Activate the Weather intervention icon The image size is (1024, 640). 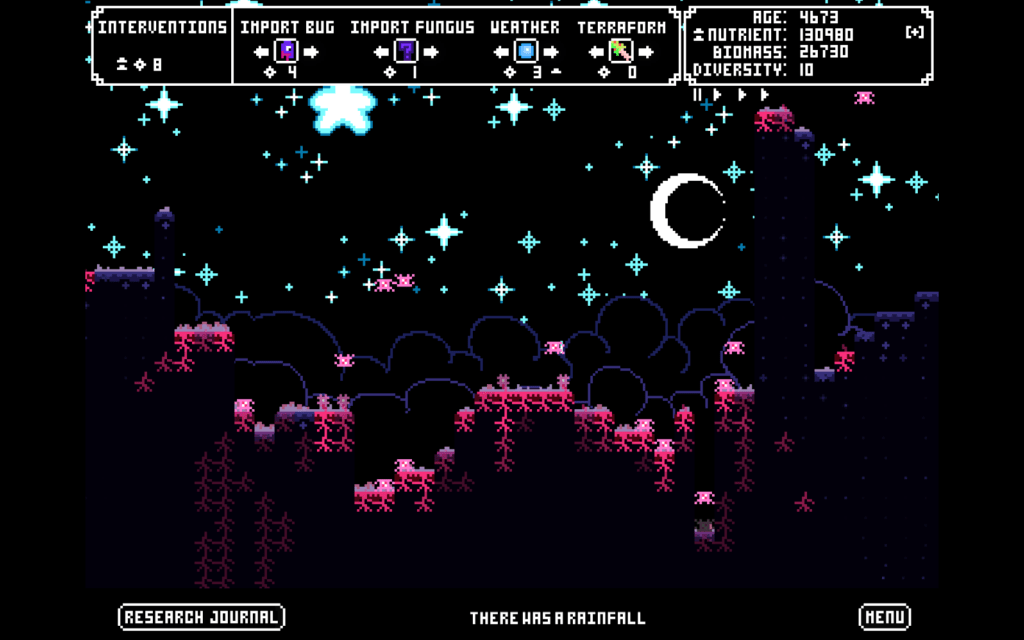pos(526,50)
